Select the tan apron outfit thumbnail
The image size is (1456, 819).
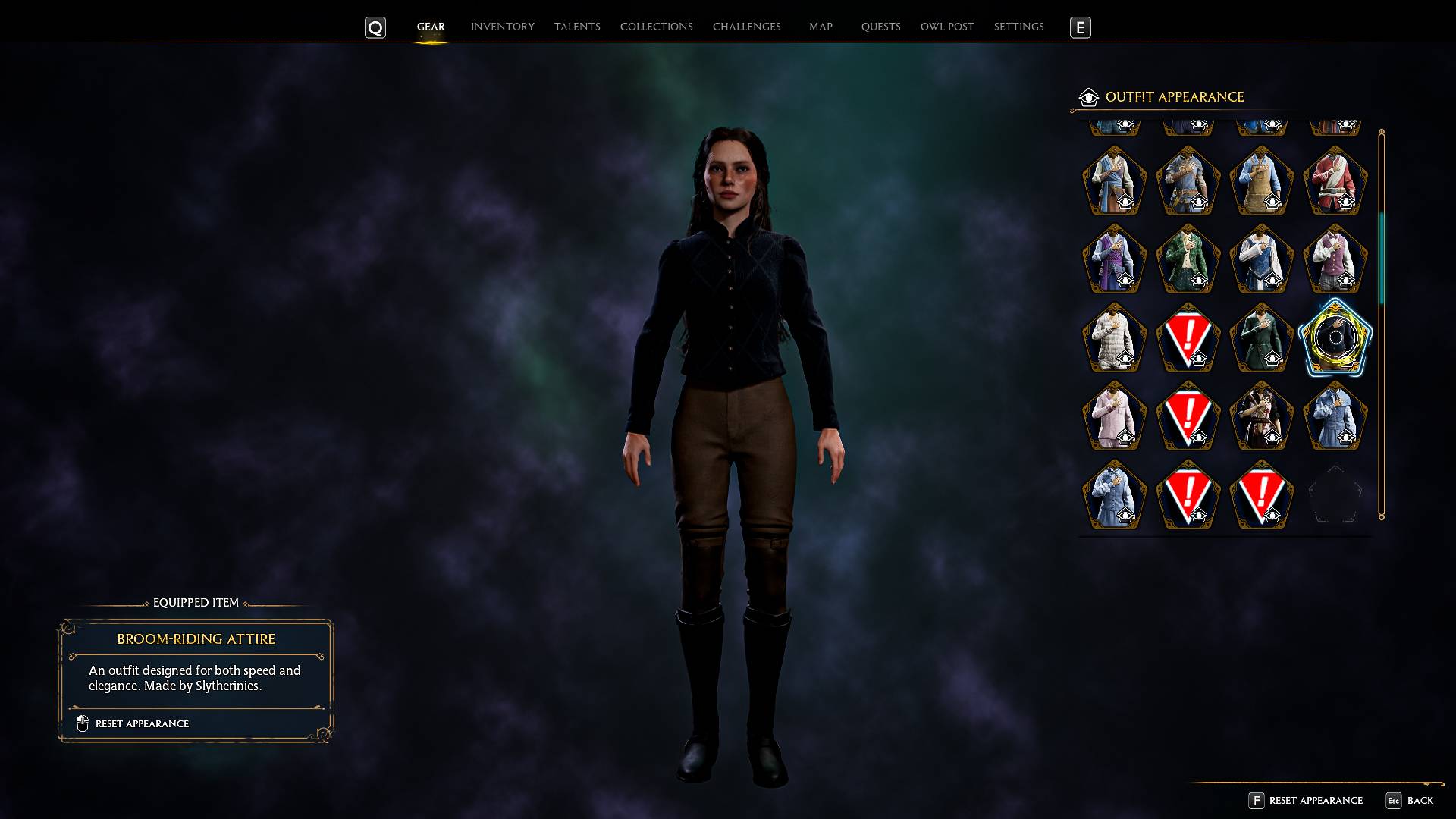(x=1261, y=182)
